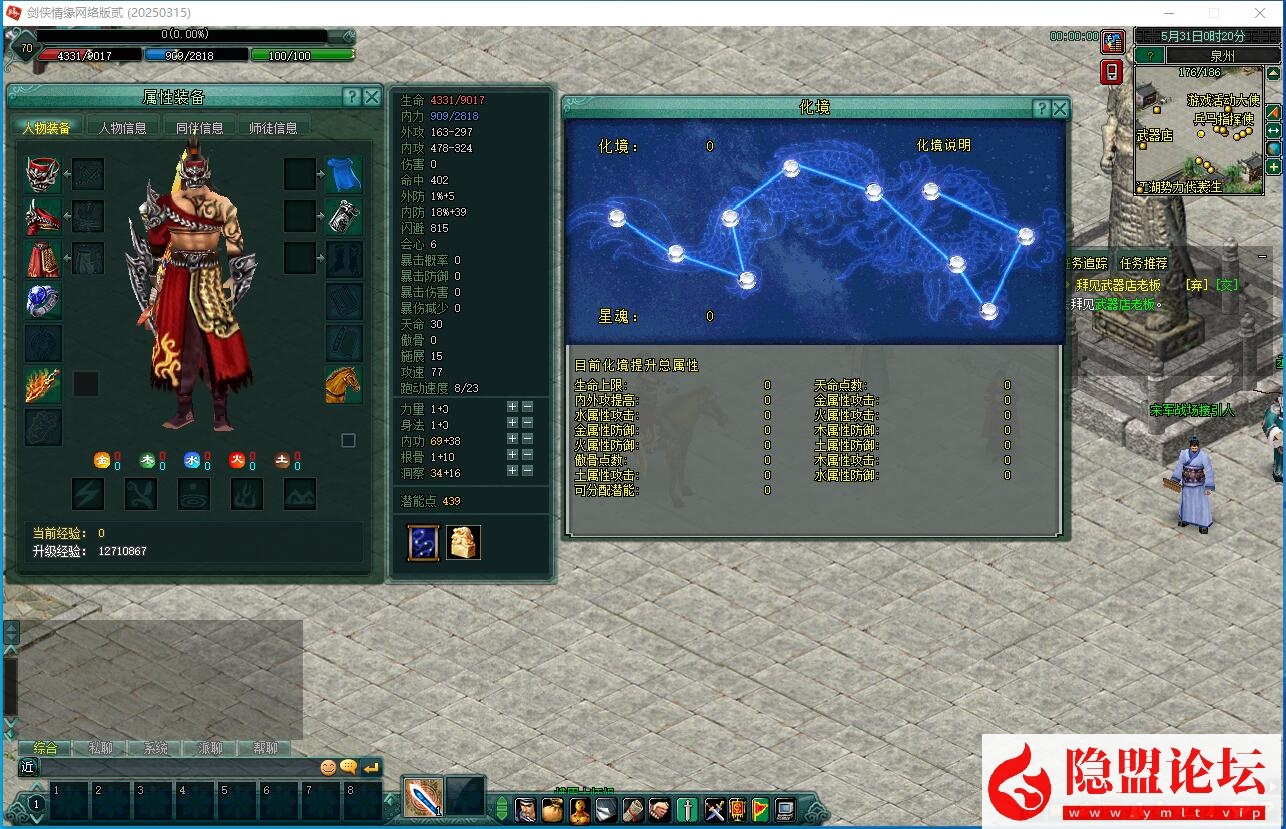Select the flaming weapon equipment slot
Screen dimensions: 1286x829
tap(43, 385)
